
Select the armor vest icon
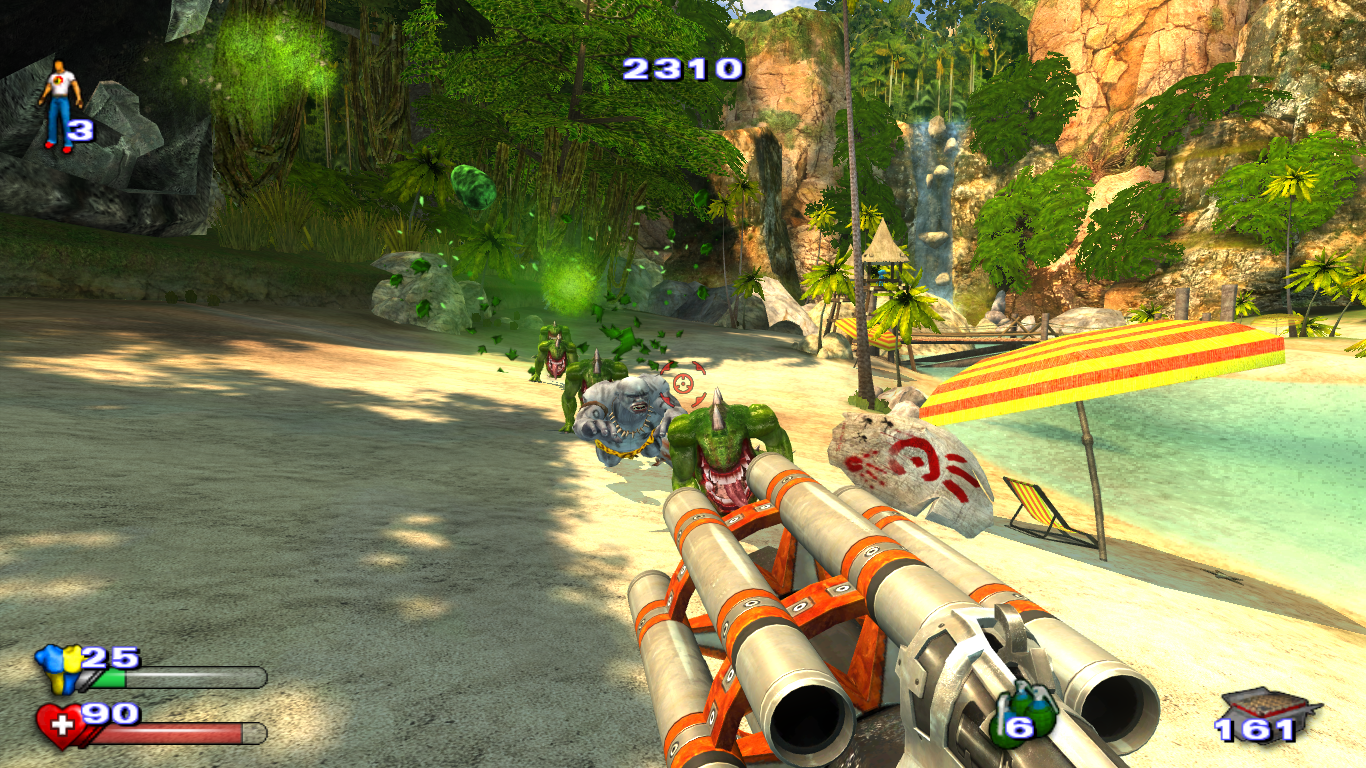pos(58,669)
